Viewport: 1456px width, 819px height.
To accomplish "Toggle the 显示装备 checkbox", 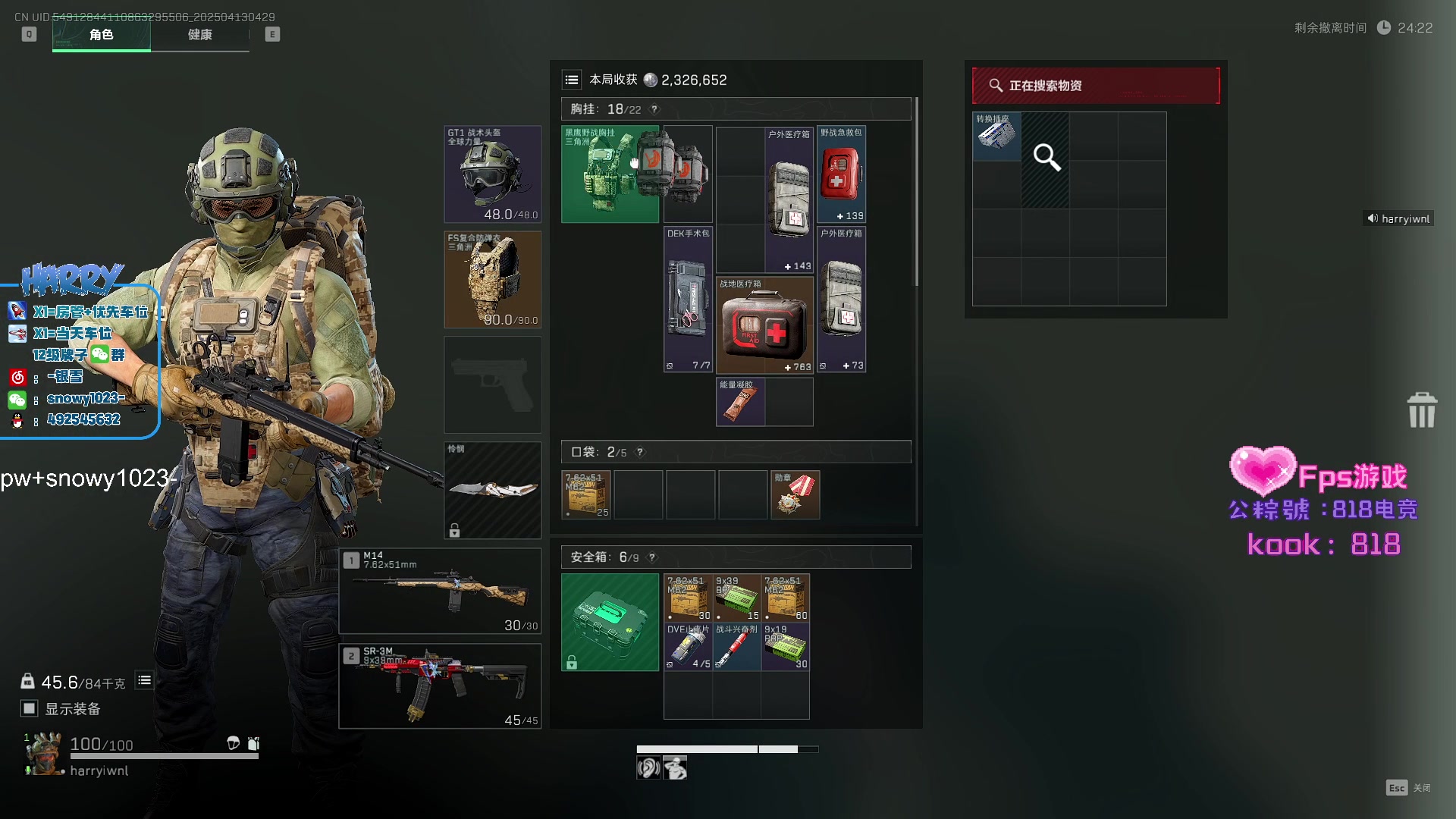I will click(x=29, y=708).
